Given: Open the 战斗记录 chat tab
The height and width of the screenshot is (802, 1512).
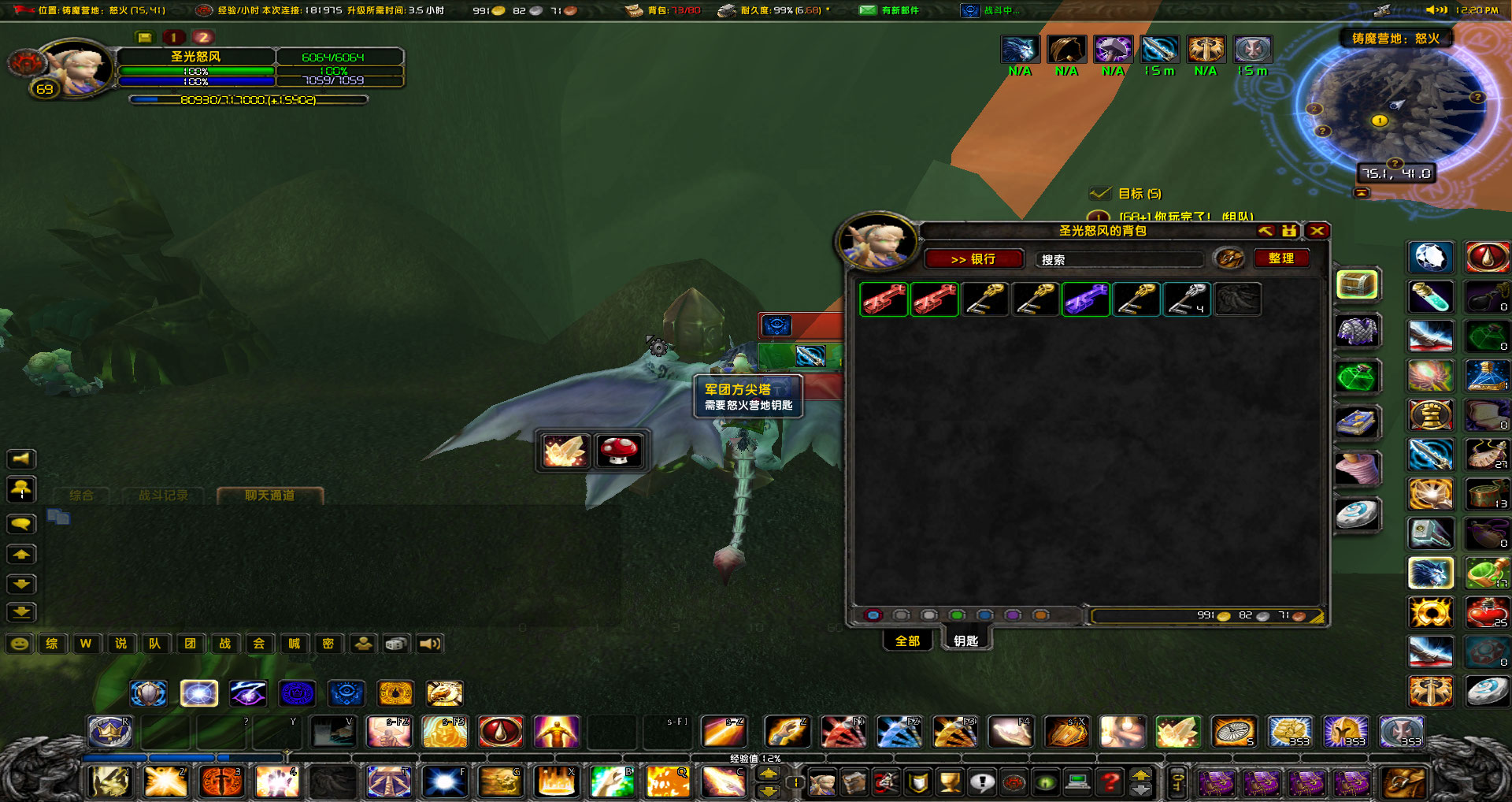Looking at the screenshot, I should (163, 496).
